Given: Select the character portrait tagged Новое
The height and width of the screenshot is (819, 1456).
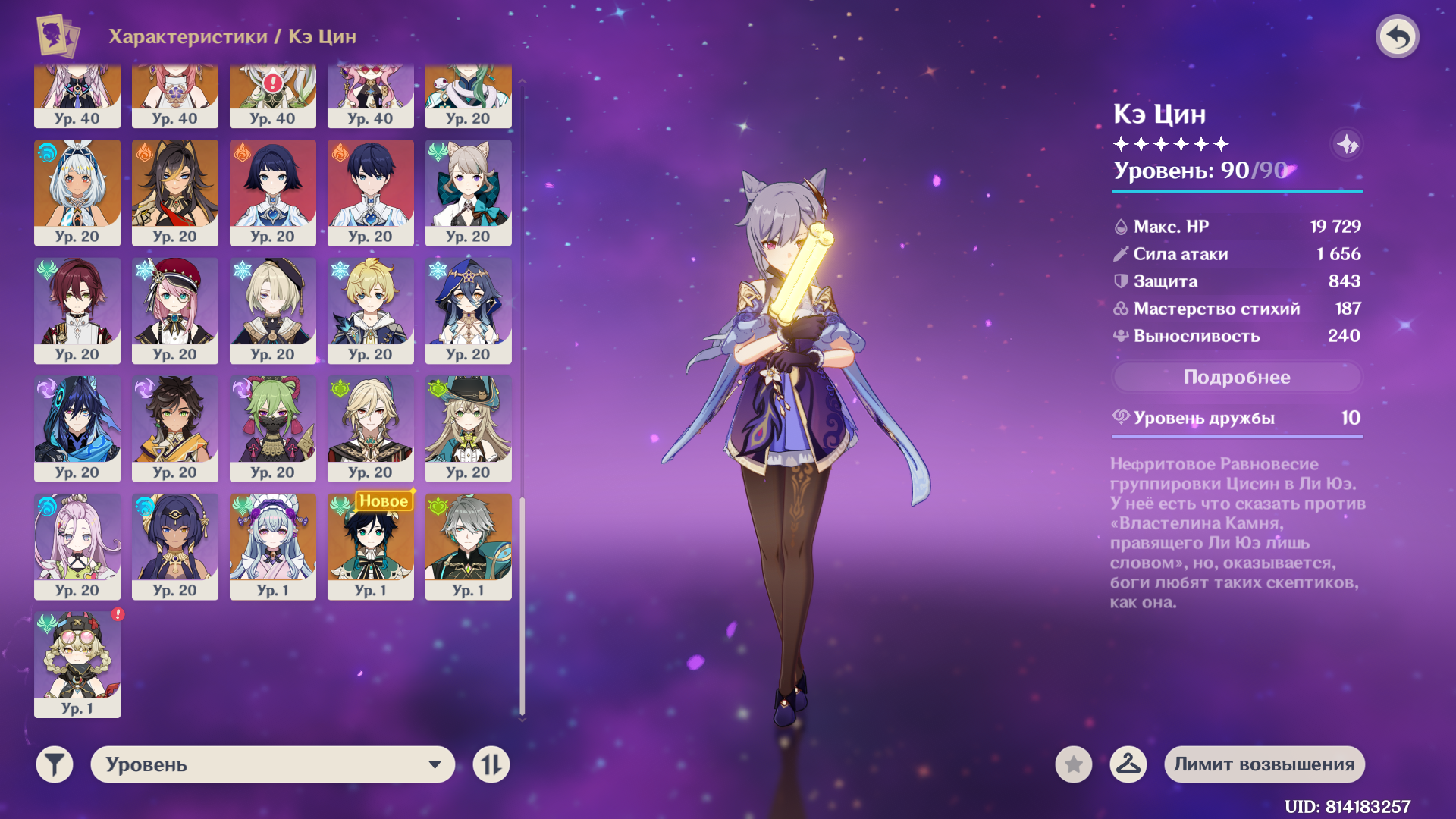Looking at the screenshot, I should click(371, 546).
